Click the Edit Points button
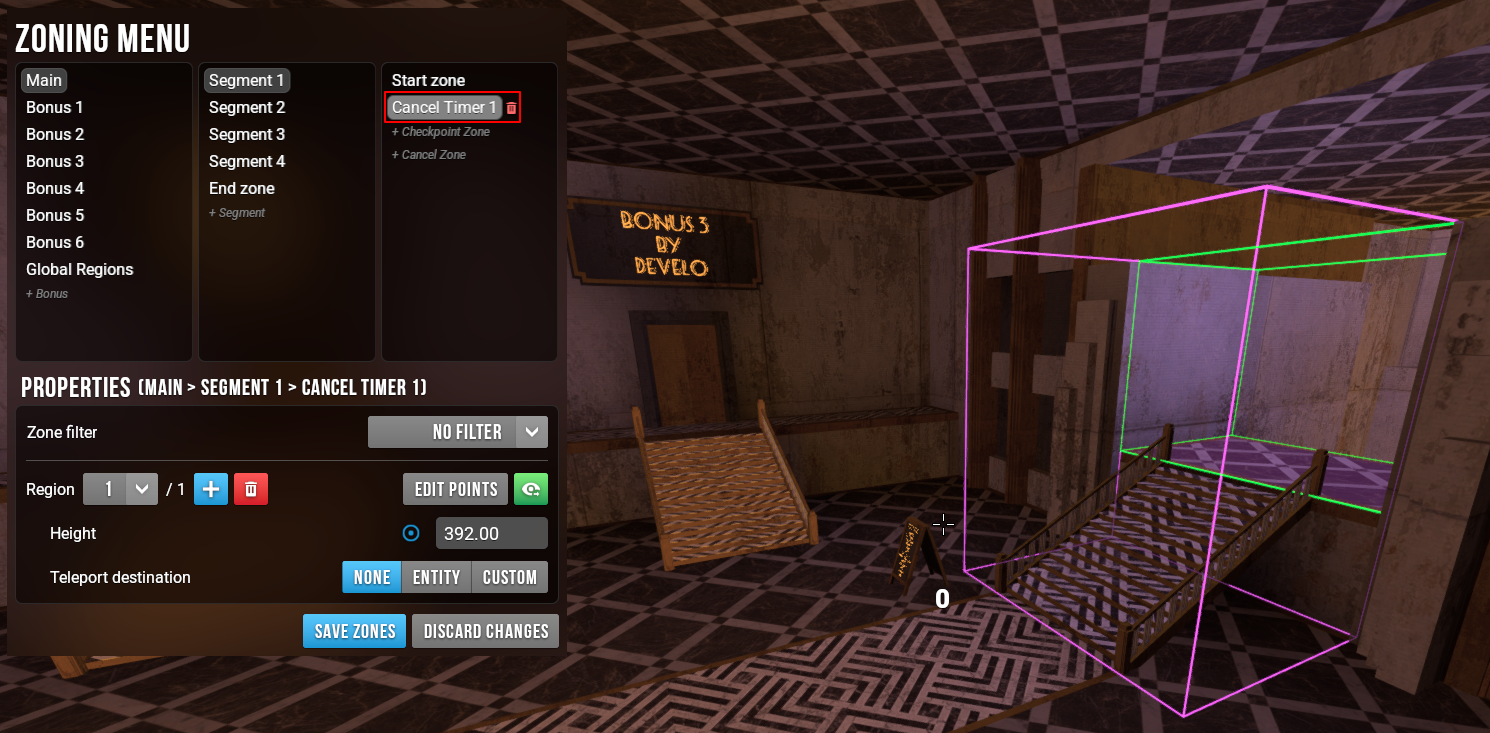The image size is (1490, 733). coord(455,489)
